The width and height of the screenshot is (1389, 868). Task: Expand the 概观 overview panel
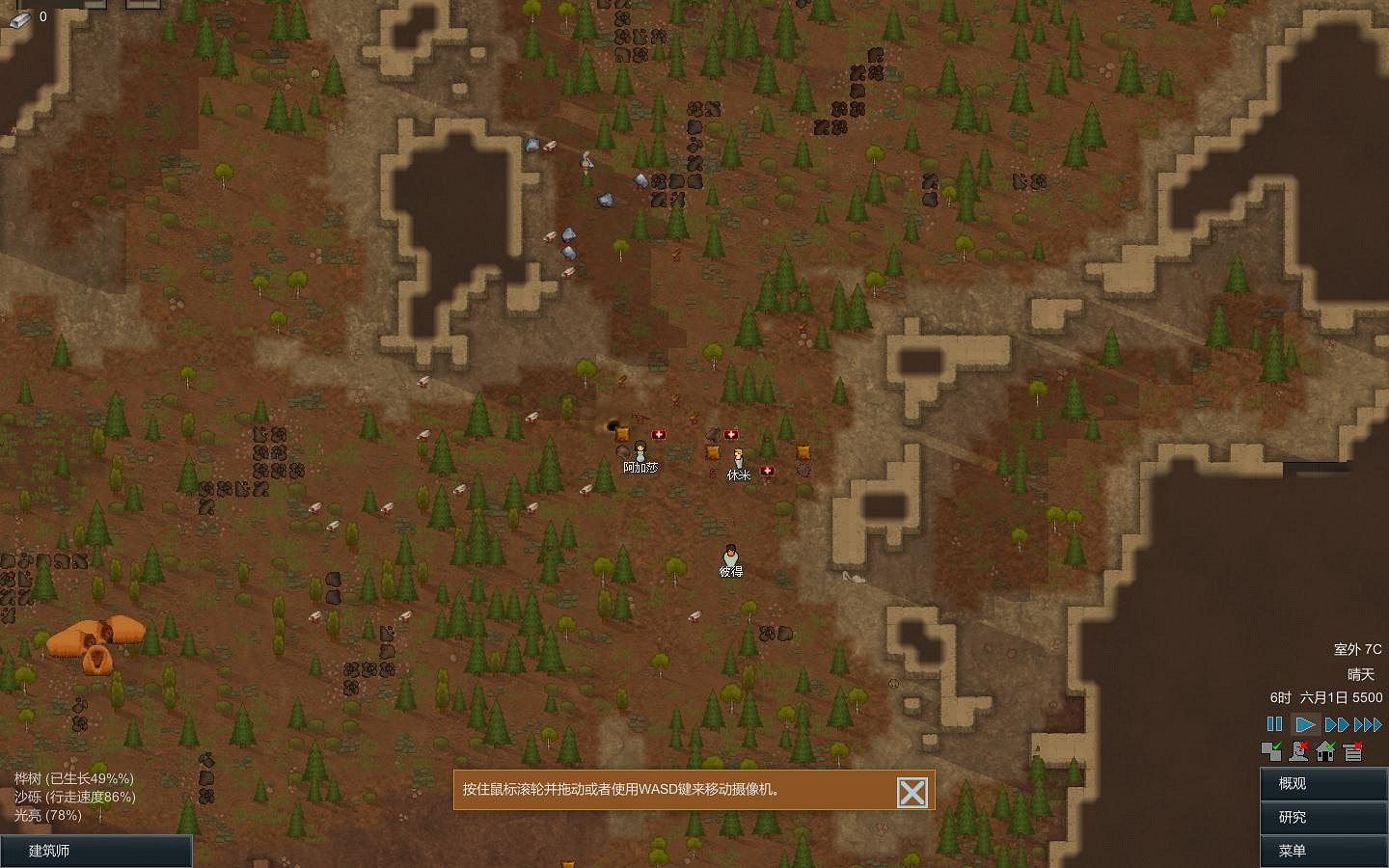pyautogui.click(x=1322, y=784)
